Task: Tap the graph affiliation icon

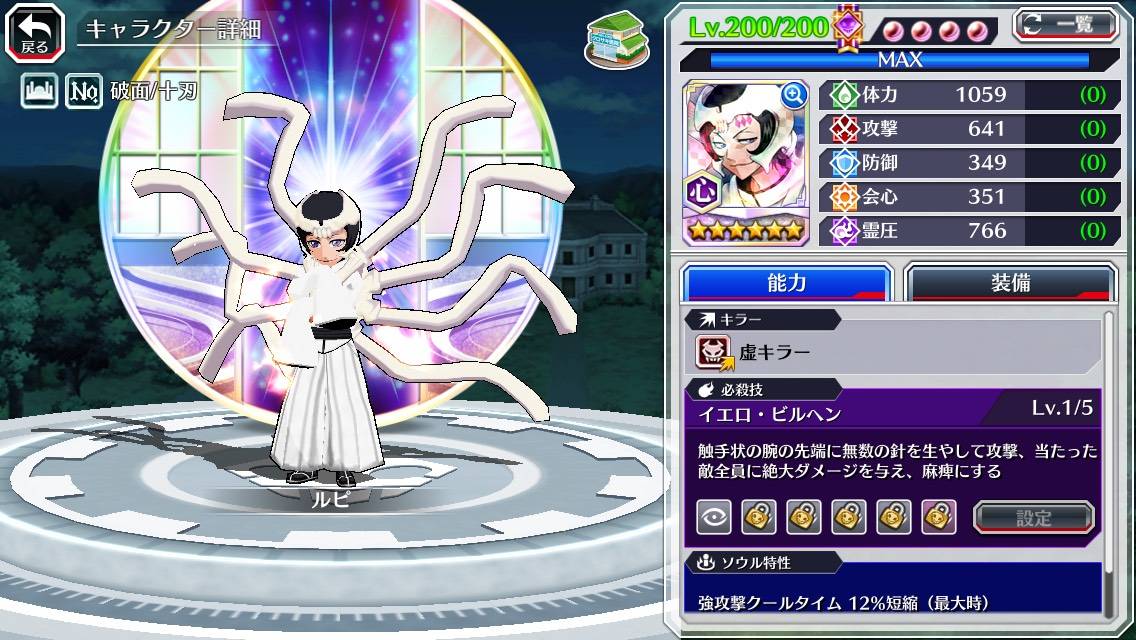Action: [37, 93]
